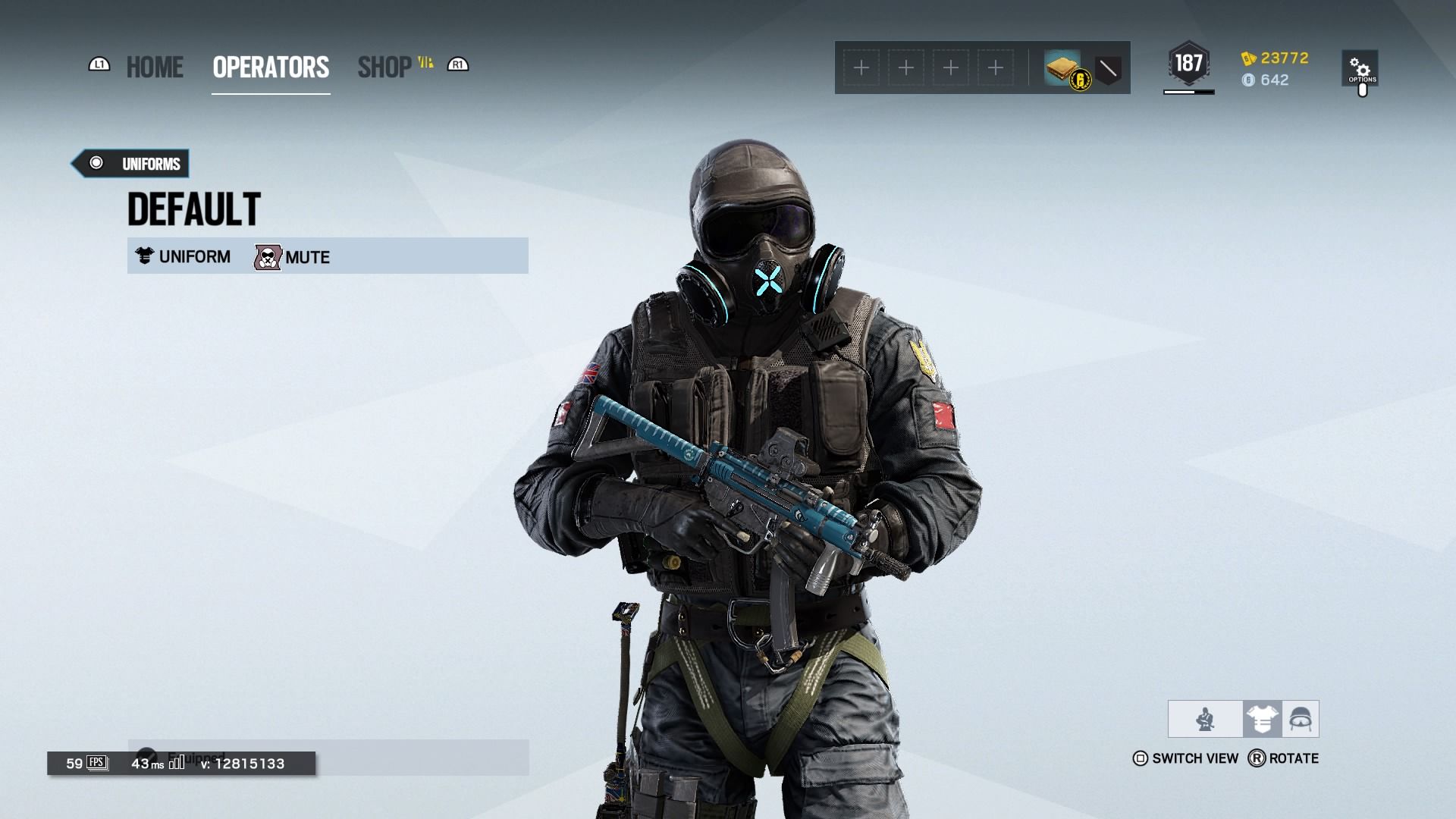This screenshot has width=1456, height=819.
Task: Go to the Home screen
Action: tap(154, 67)
